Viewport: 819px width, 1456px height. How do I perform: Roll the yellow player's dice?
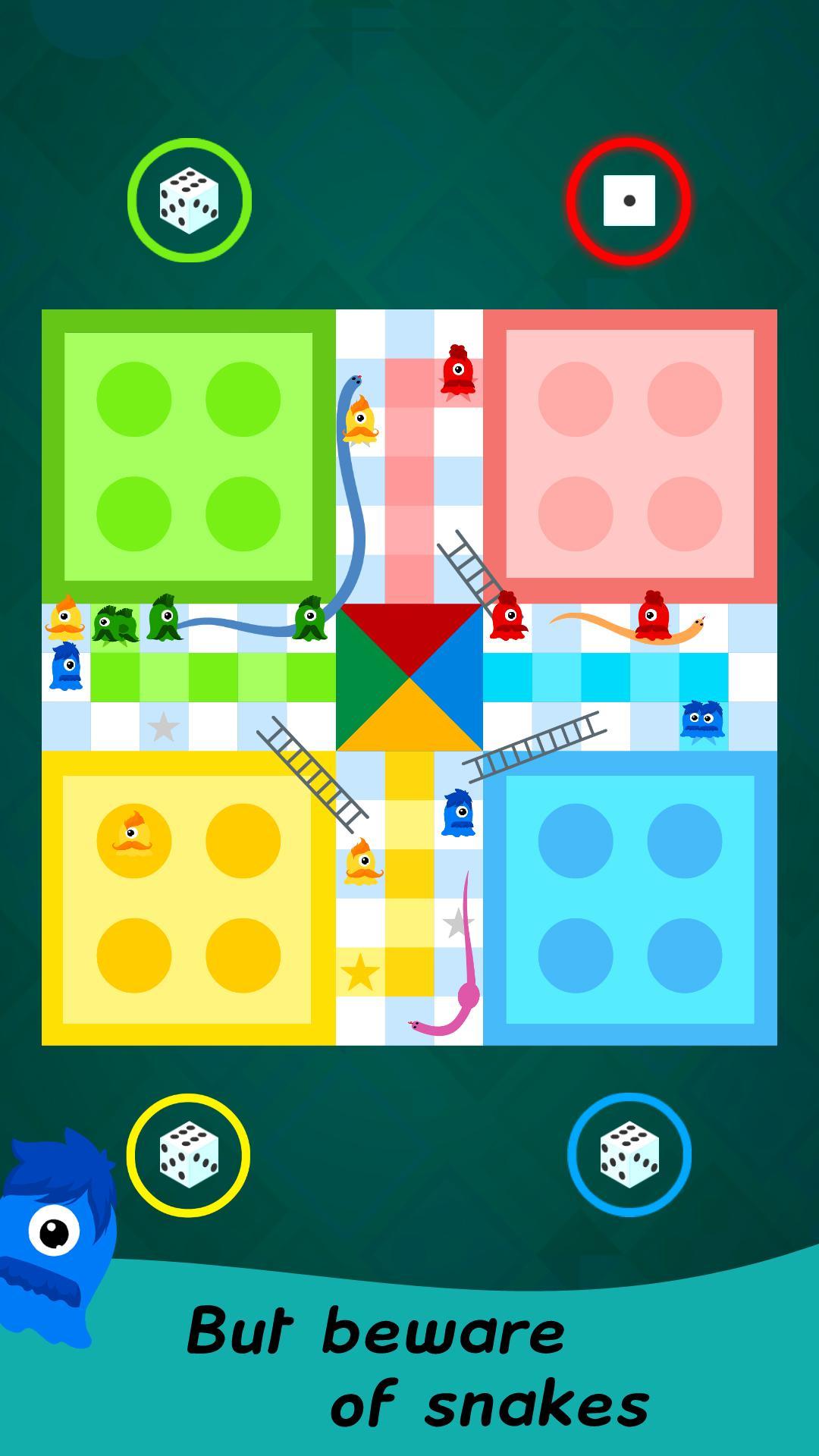tap(188, 1154)
